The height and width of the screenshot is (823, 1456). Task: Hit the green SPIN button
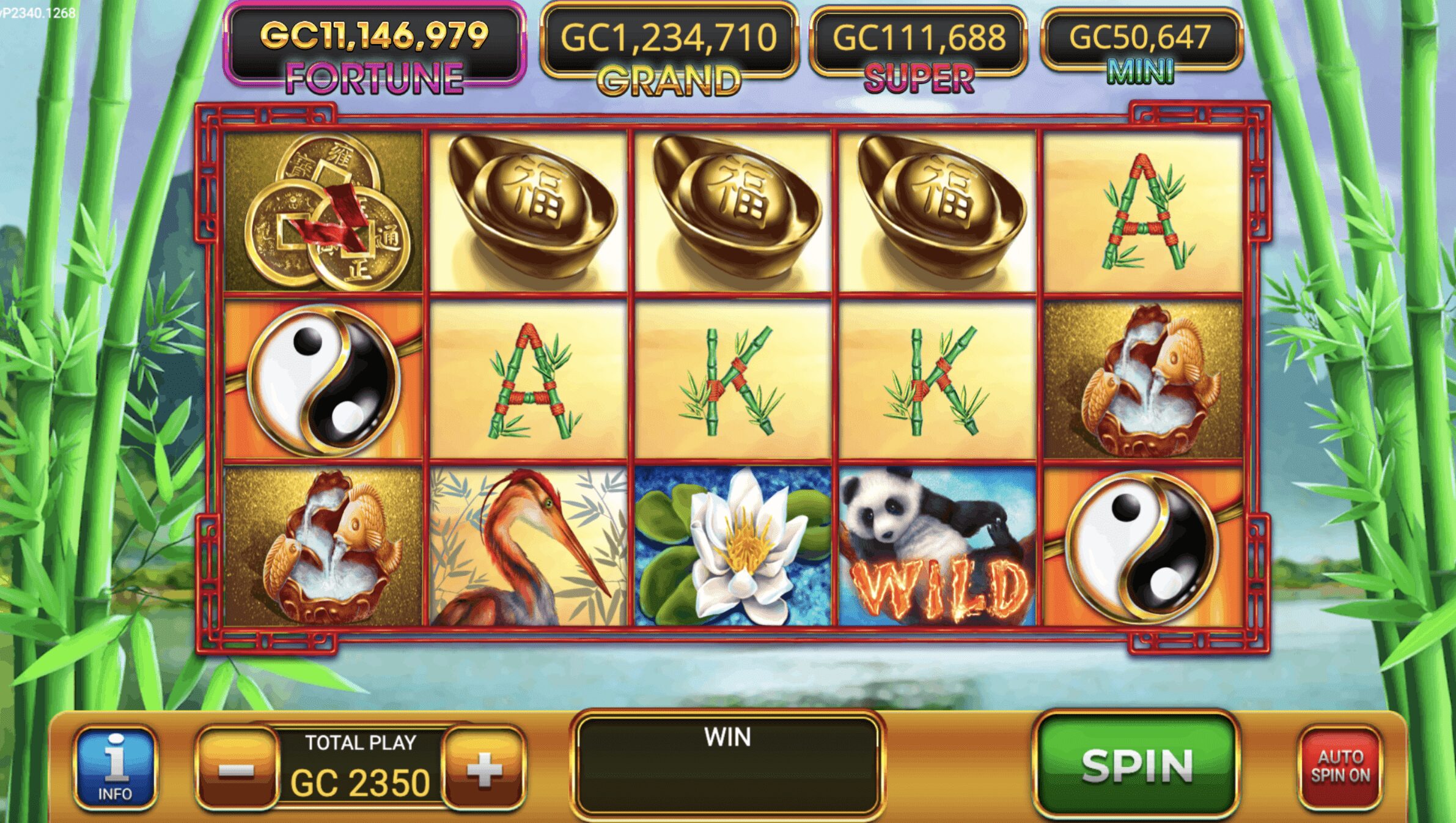[1136, 764]
